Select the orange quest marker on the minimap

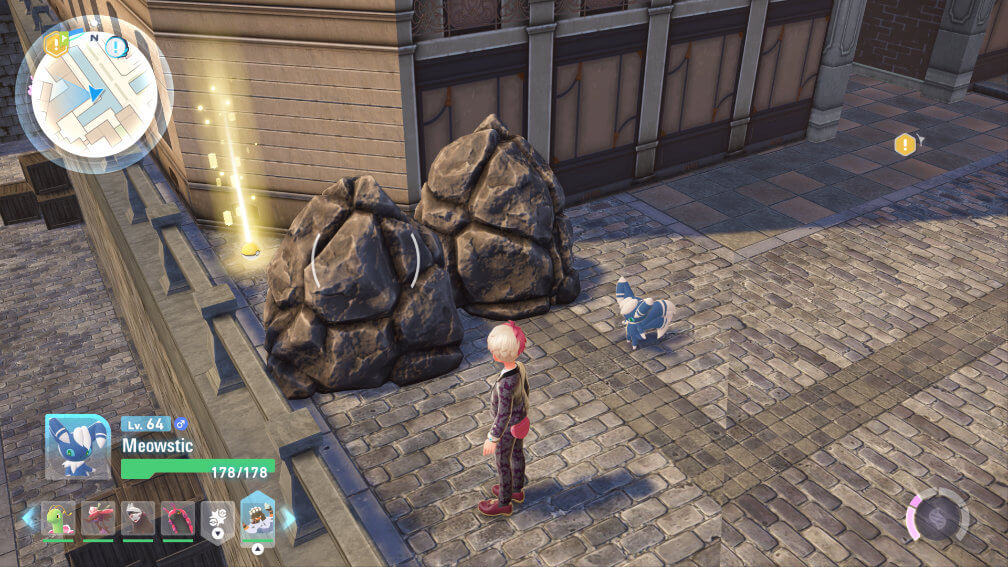(x=57, y=42)
